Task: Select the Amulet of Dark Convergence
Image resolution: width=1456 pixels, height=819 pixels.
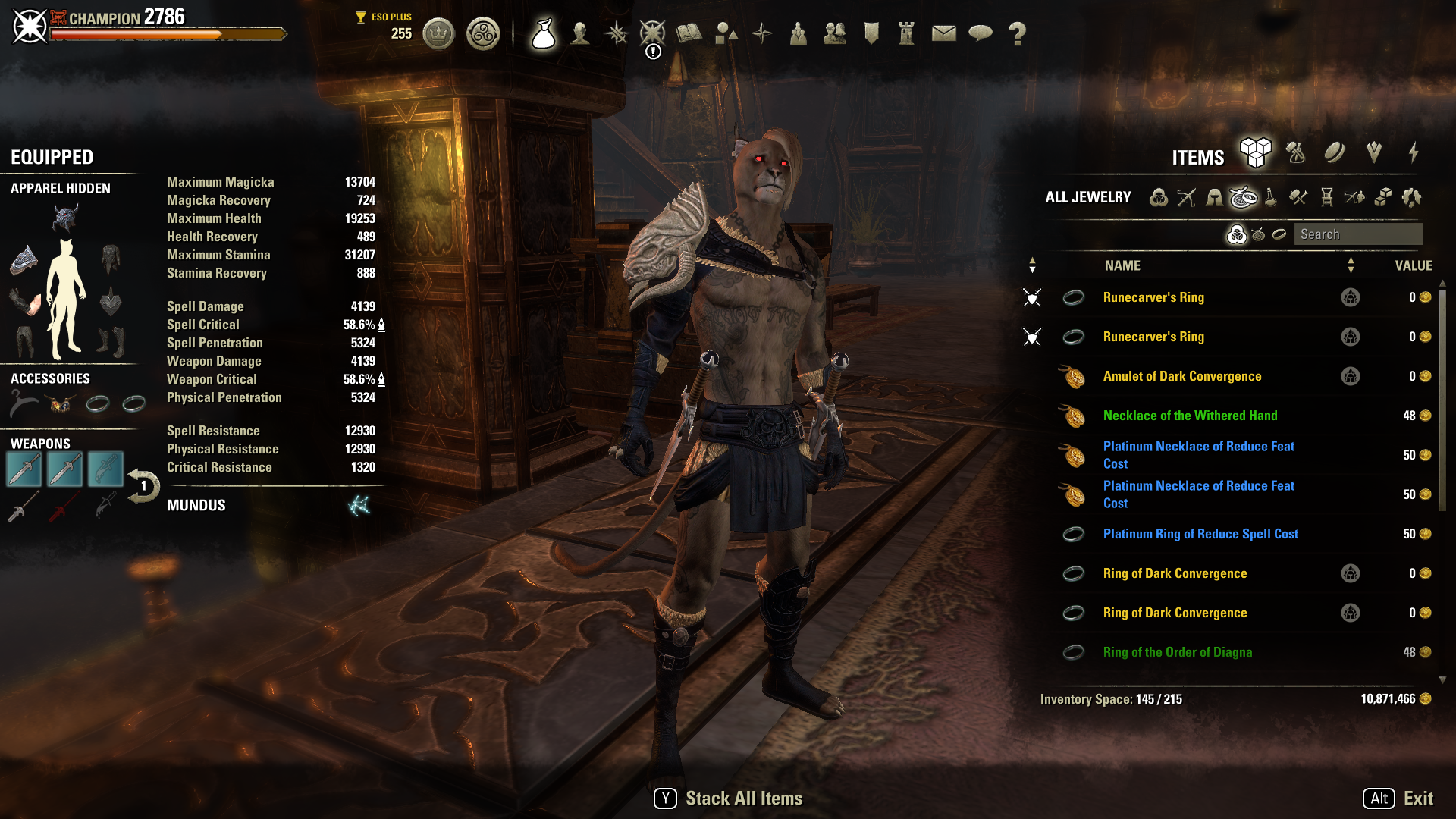Action: [x=1183, y=376]
